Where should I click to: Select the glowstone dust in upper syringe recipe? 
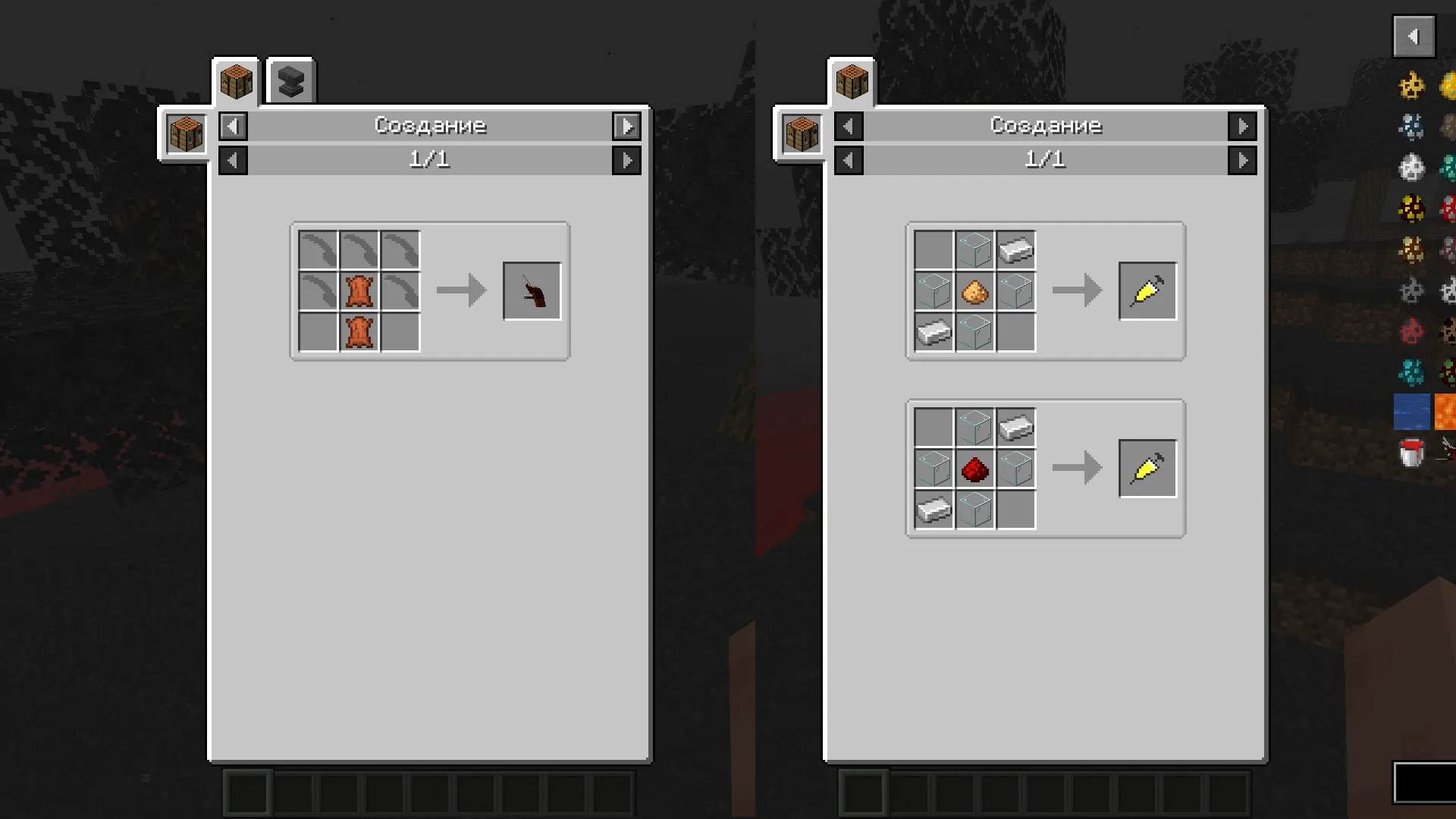point(974,290)
